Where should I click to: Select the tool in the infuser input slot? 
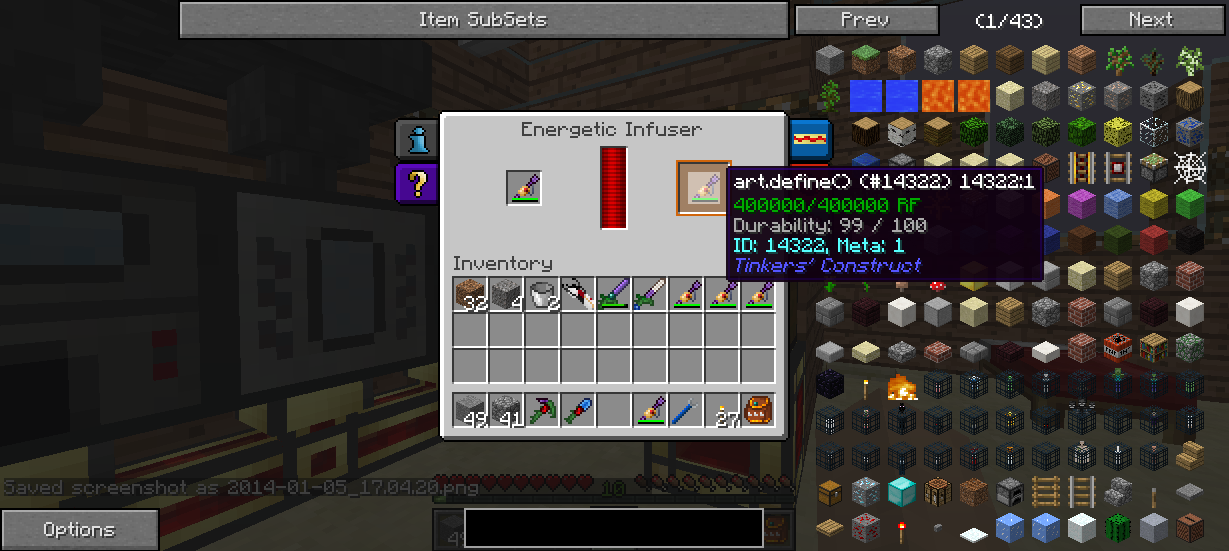(524, 188)
